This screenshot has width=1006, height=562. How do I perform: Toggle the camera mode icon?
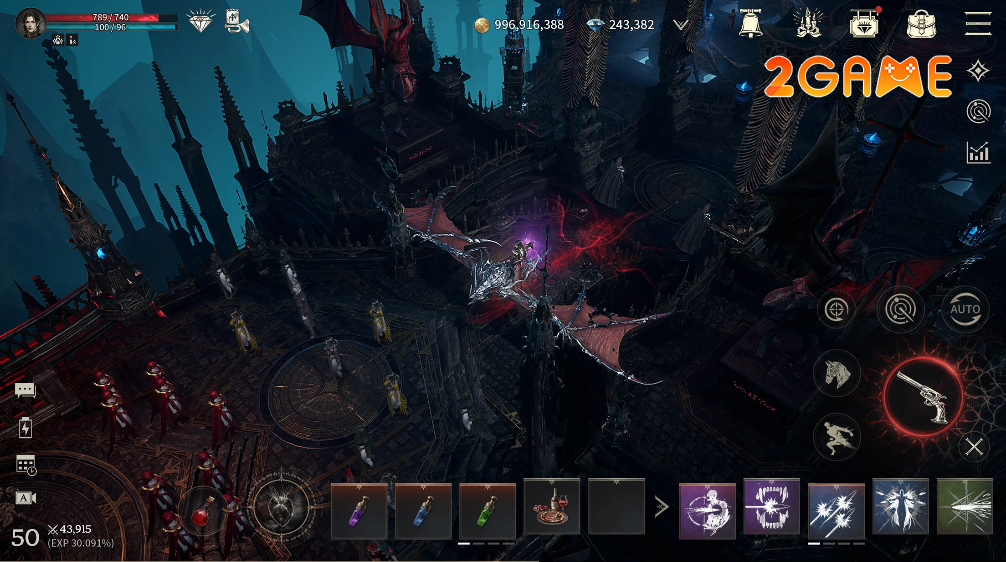26,497
